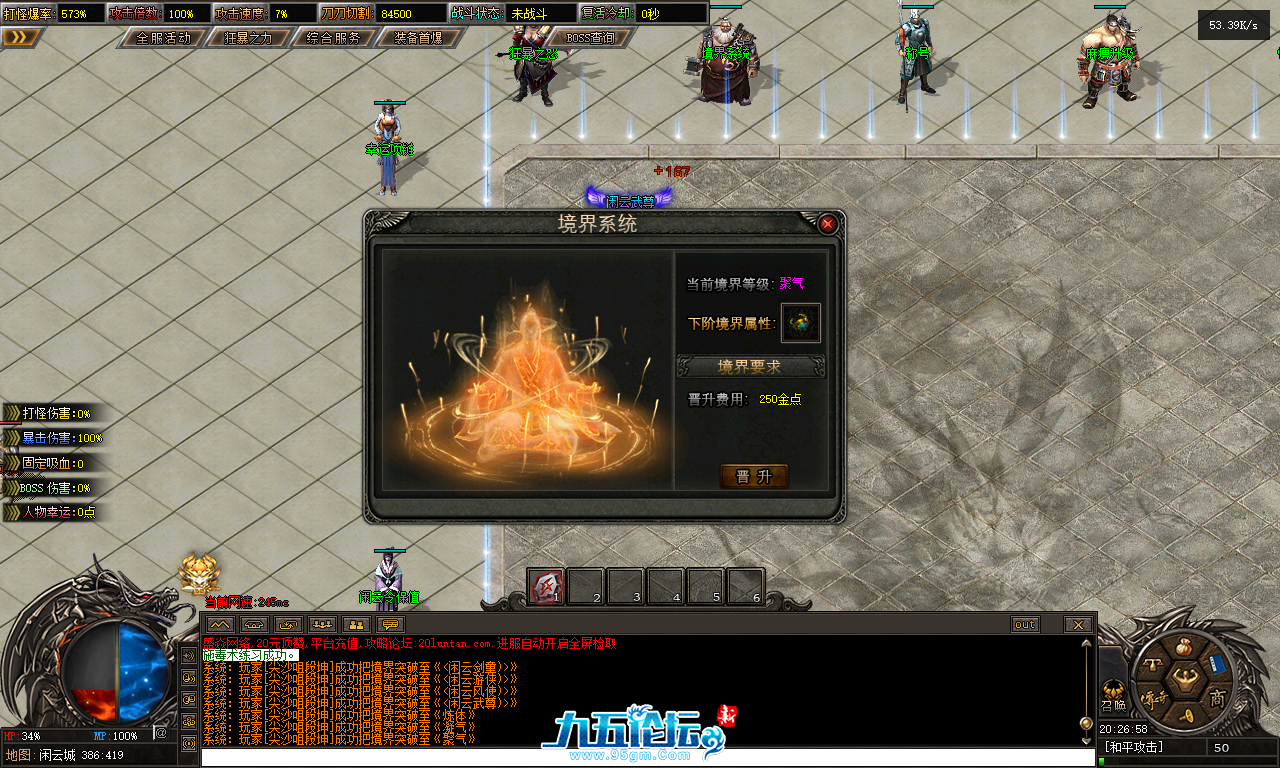Open the chat bubble icon above chat window
The height and width of the screenshot is (768, 1280).
(x=390, y=624)
